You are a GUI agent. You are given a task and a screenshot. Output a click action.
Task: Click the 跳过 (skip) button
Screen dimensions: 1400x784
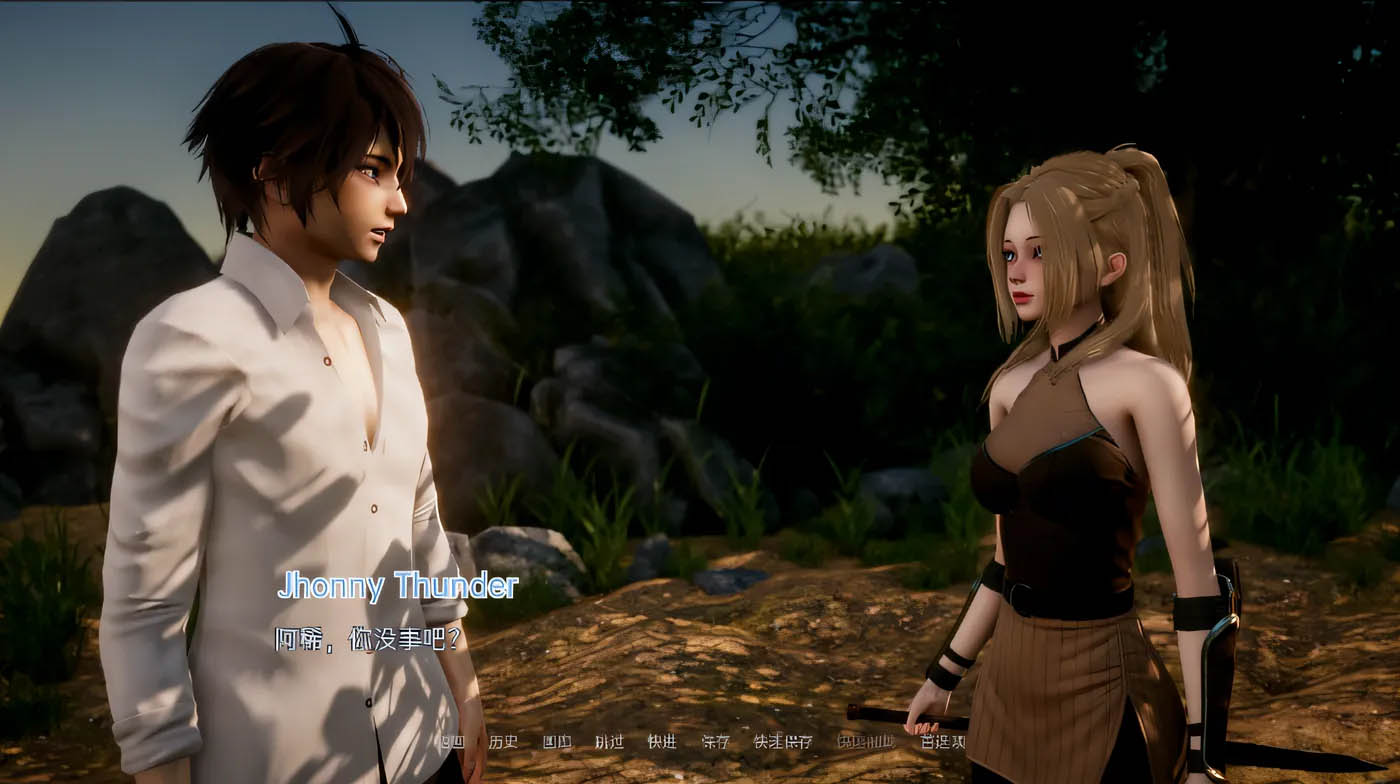pyautogui.click(x=609, y=742)
